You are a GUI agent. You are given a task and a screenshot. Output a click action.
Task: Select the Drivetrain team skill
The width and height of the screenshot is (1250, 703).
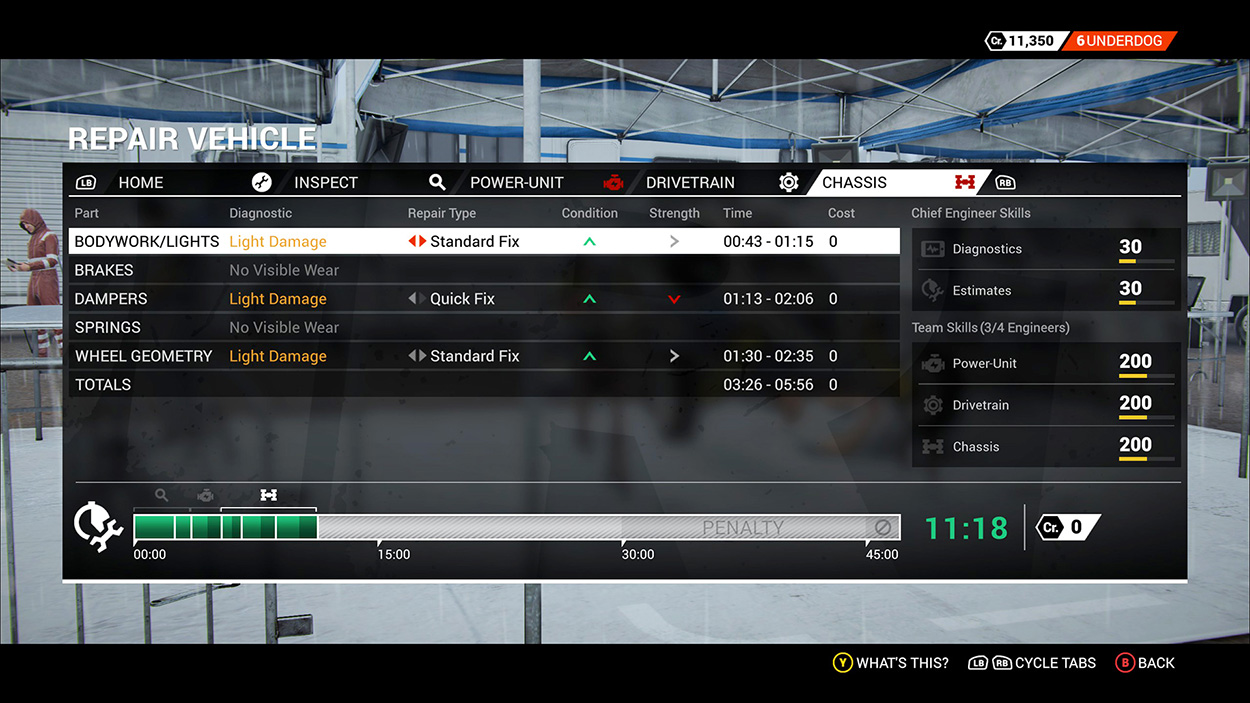[1046, 405]
